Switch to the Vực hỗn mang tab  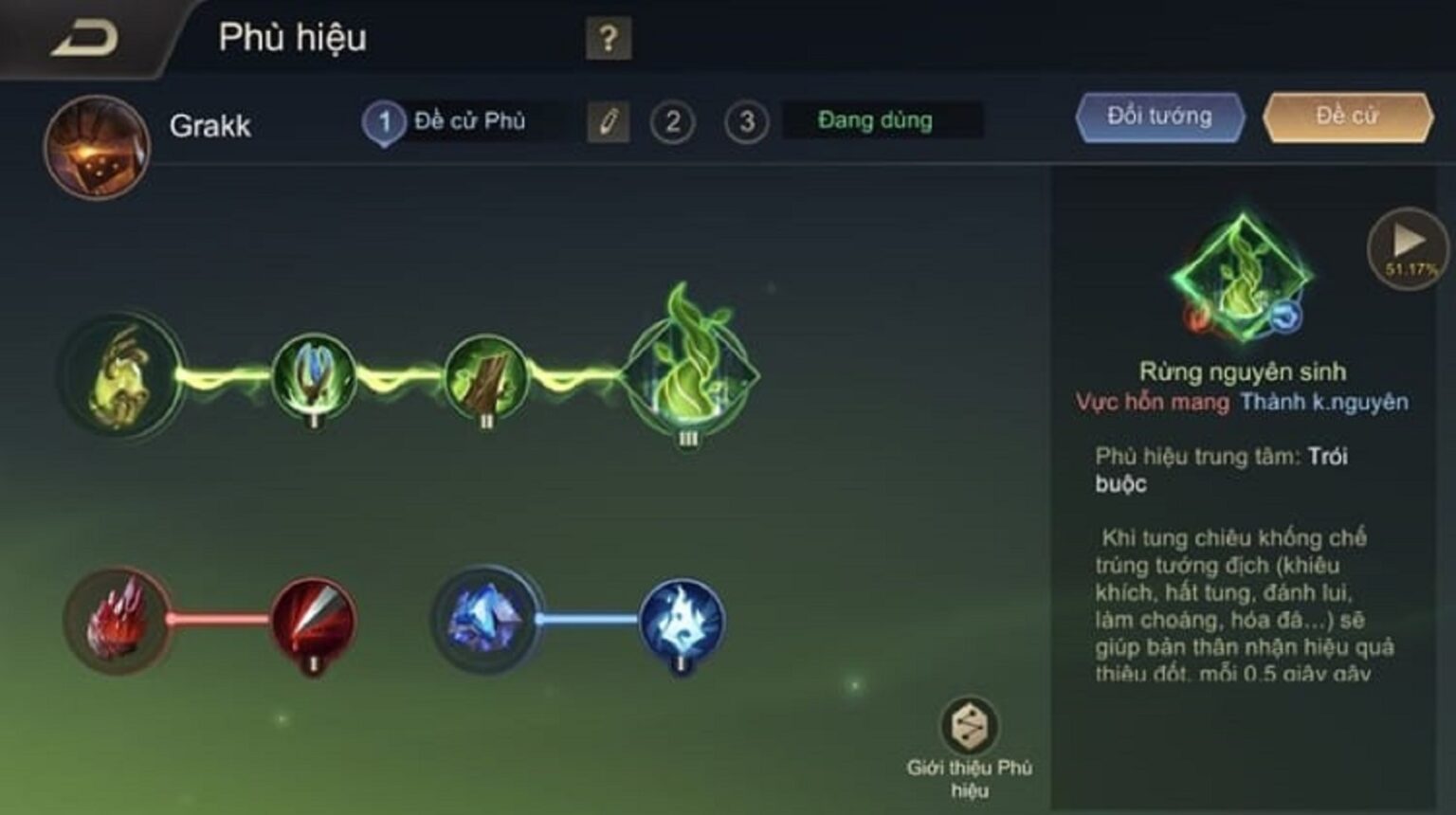(1155, 401)
